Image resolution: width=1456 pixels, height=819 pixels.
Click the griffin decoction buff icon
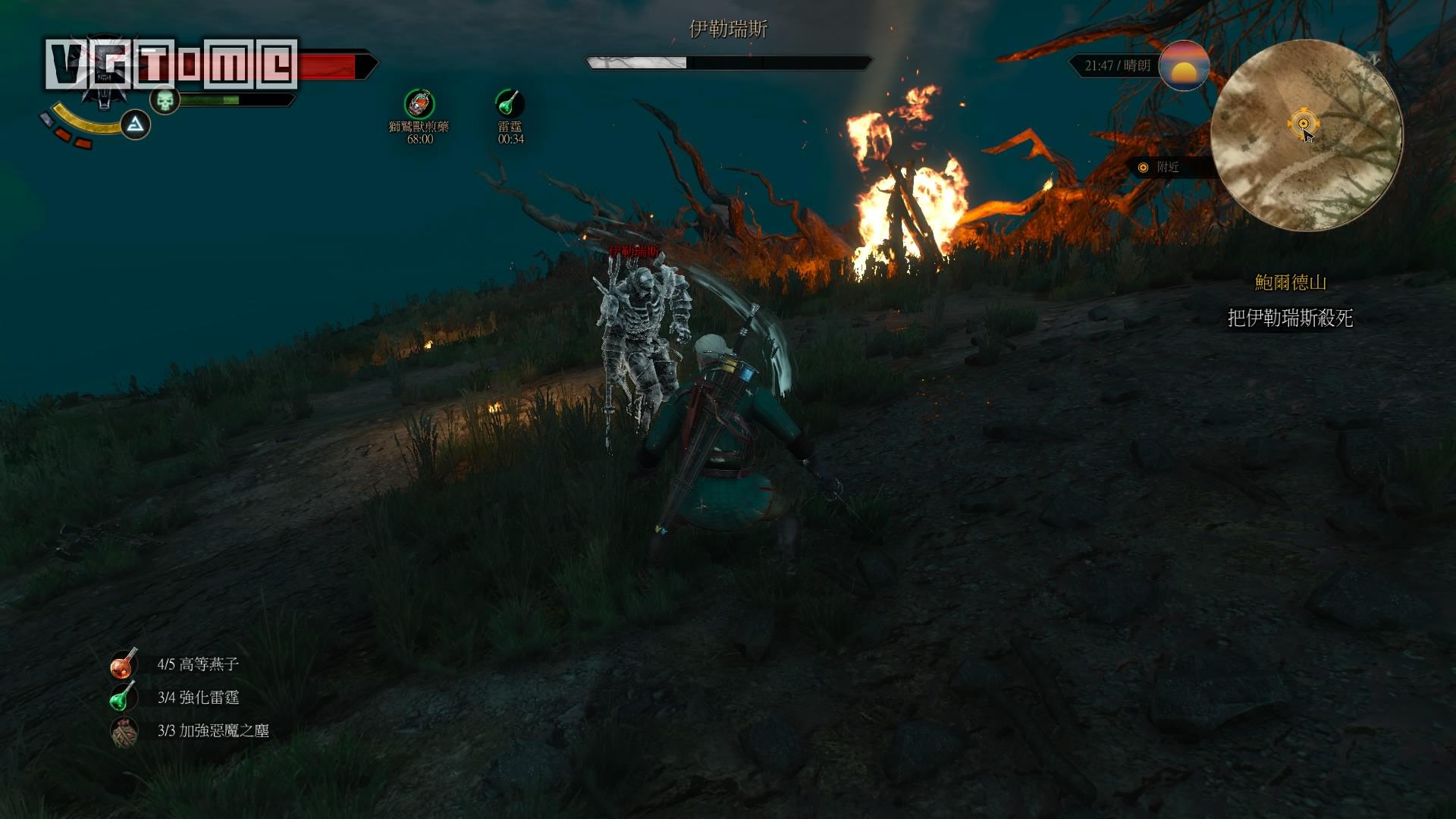[x=419, y=104]
